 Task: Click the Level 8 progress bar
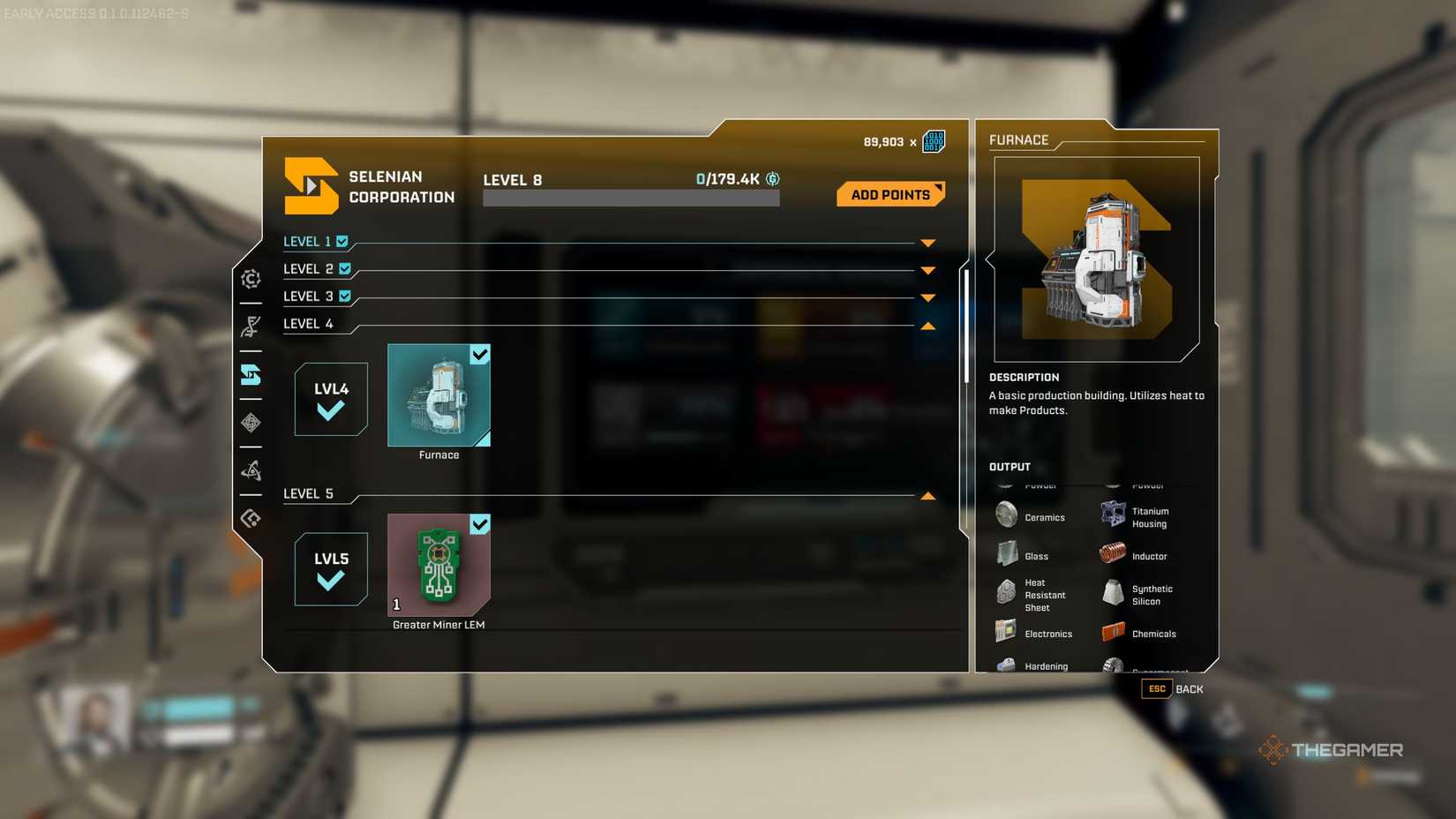point(629,197)
